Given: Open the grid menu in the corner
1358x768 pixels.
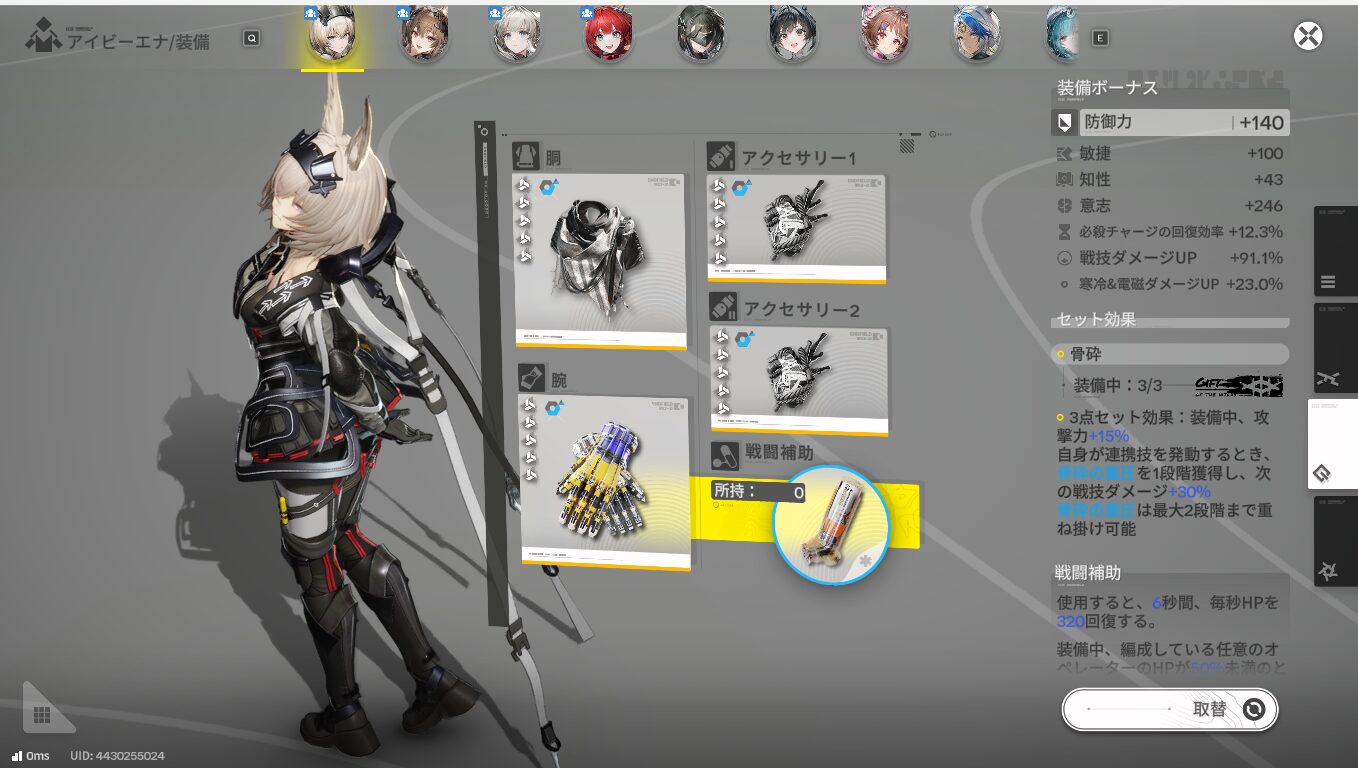Looking at the screenshot, I should [x=42, y=714].
